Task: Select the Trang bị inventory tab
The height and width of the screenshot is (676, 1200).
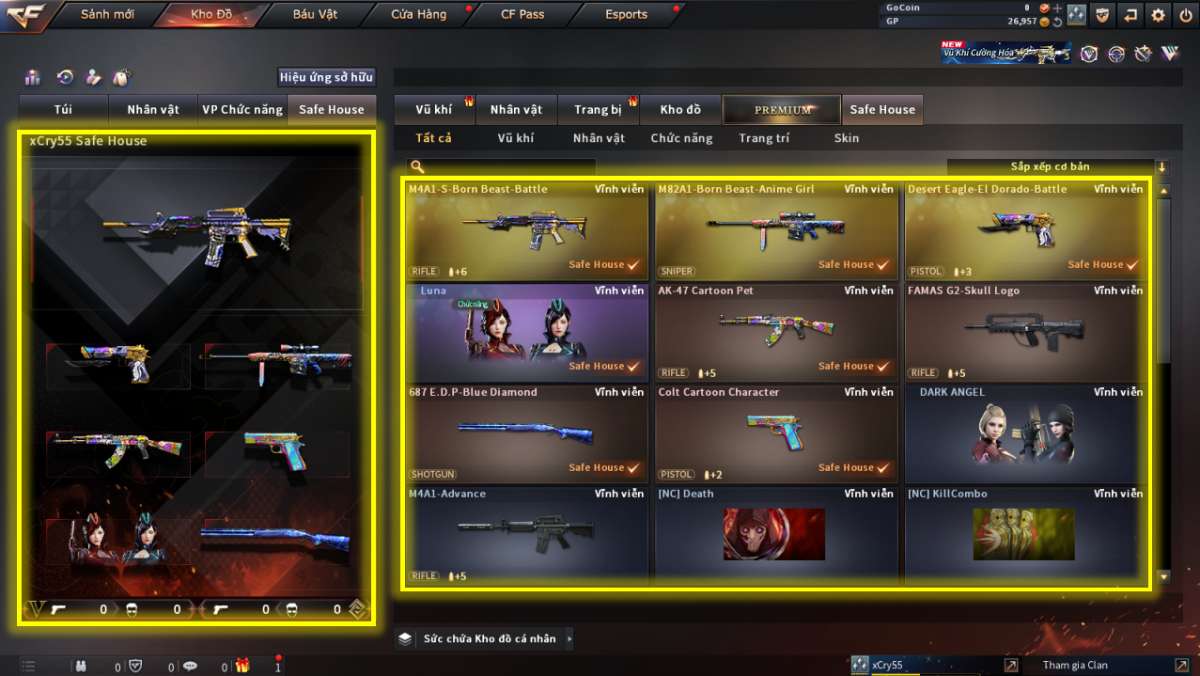Action: [x=598, y=110]
